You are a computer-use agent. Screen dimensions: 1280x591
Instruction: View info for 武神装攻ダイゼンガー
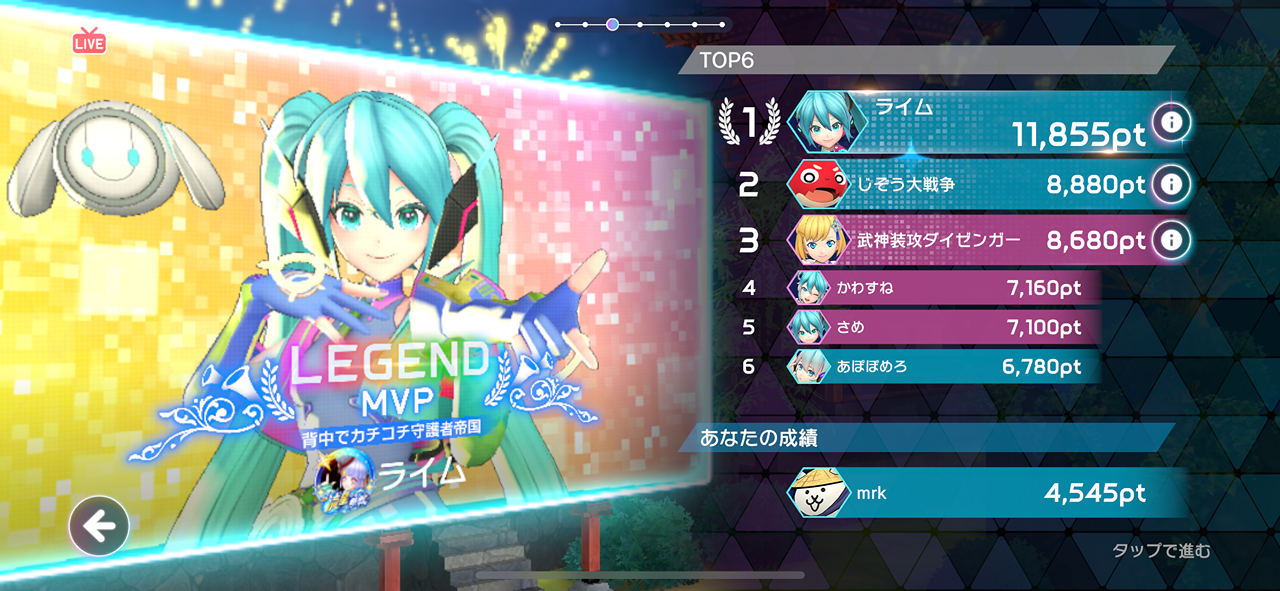(x=1170, y=240)
